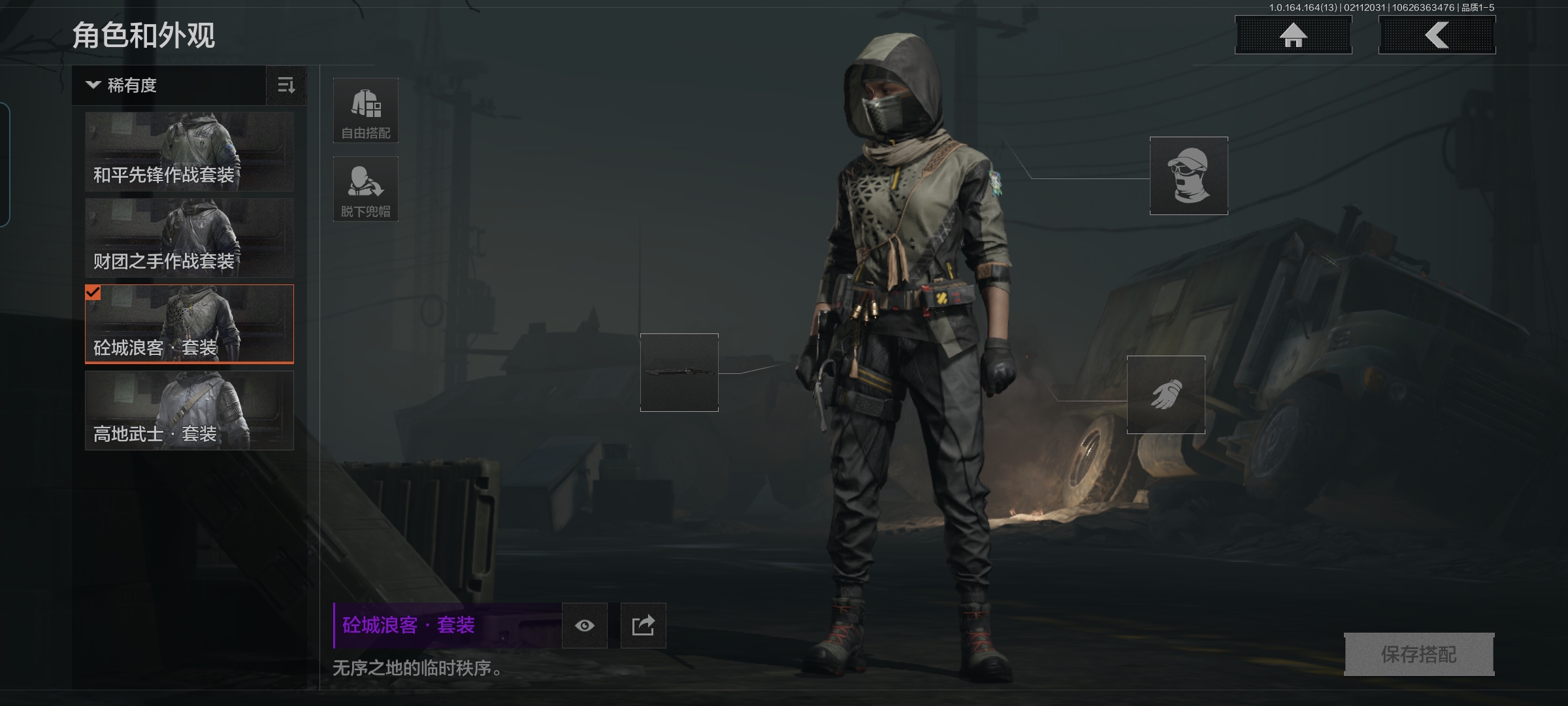Viewport: 1568px width, 706px height.
Task: Click 脱下兜帽 to remove hood
Action: 366,189
